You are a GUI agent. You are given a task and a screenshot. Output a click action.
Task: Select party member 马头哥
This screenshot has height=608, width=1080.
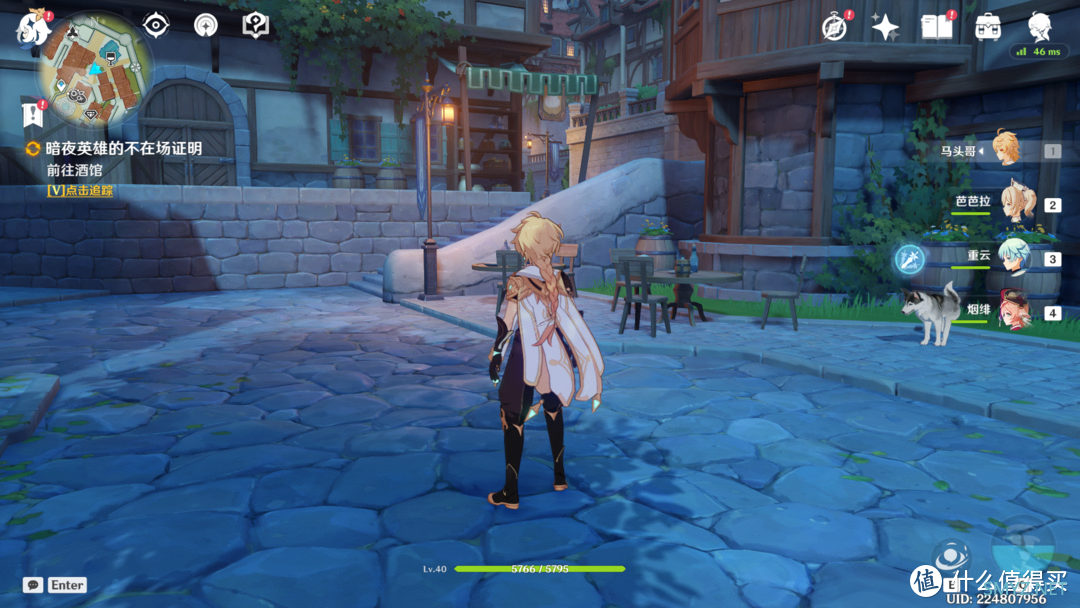click(x=1004, y=151)
